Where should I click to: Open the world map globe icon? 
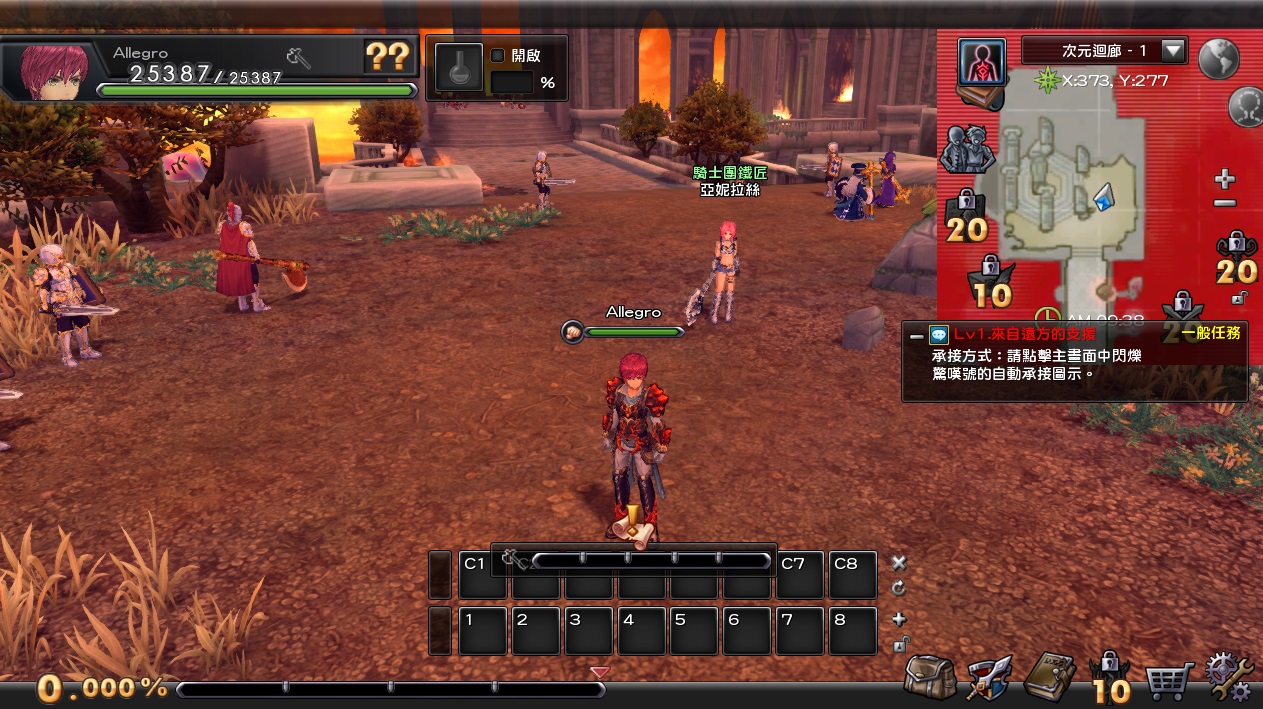coord(1219,59)
